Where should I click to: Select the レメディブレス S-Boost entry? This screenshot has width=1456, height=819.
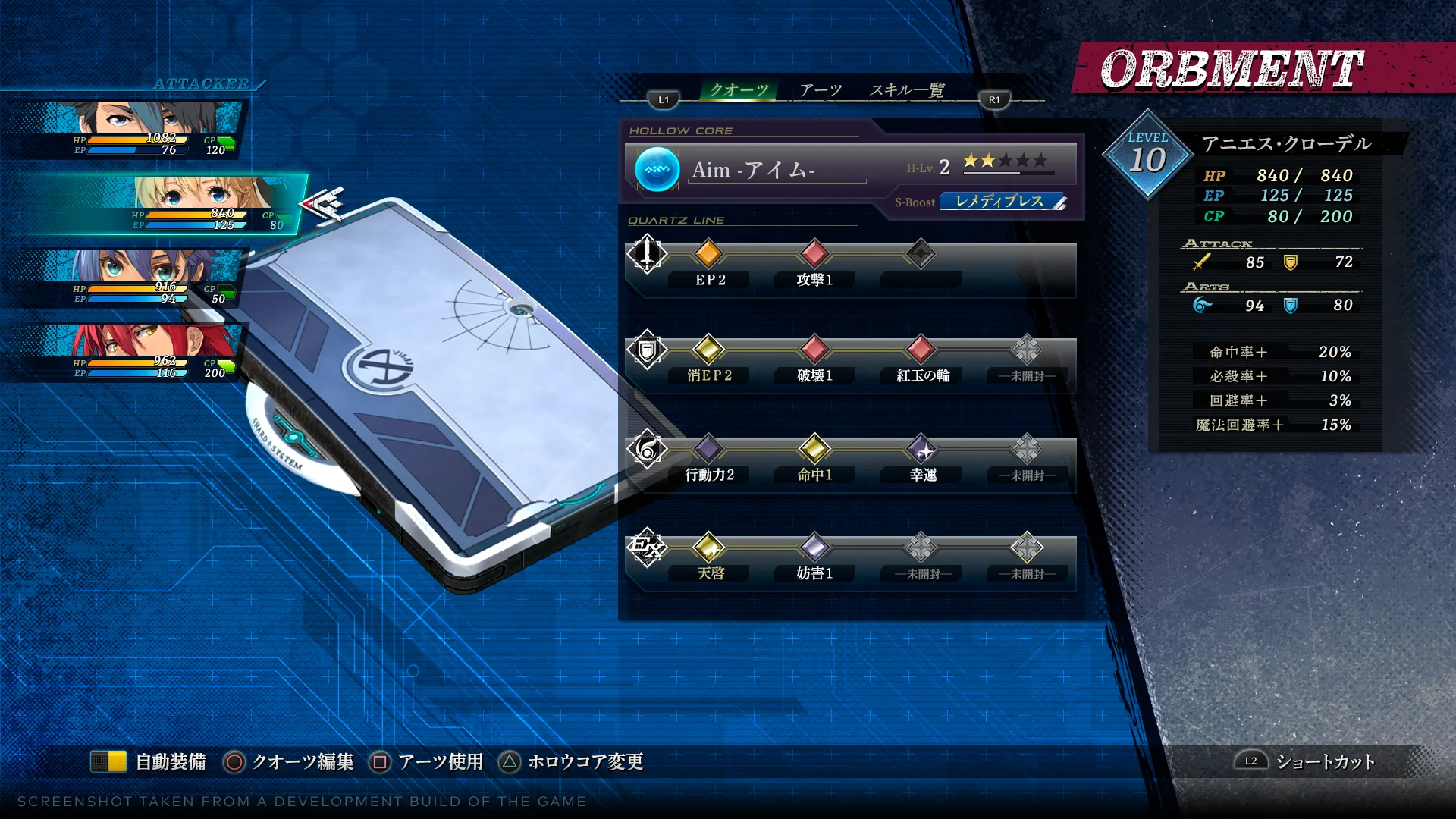click(x=1001, y=202)
